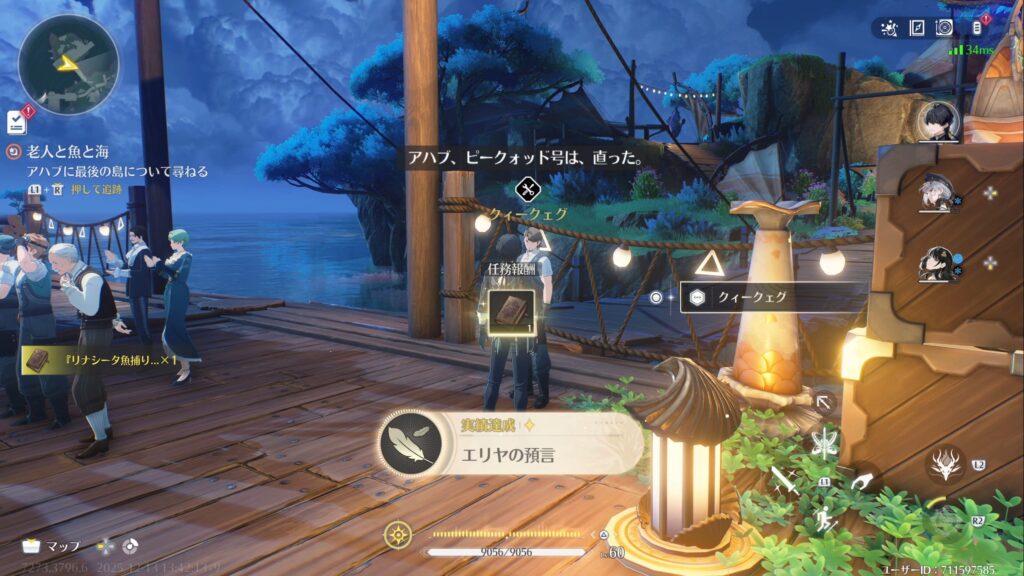Image resolution: width=1024 pixels, height=576 pixels.
Task: Open the マップ map button
Action: click(x=50, y=547)
